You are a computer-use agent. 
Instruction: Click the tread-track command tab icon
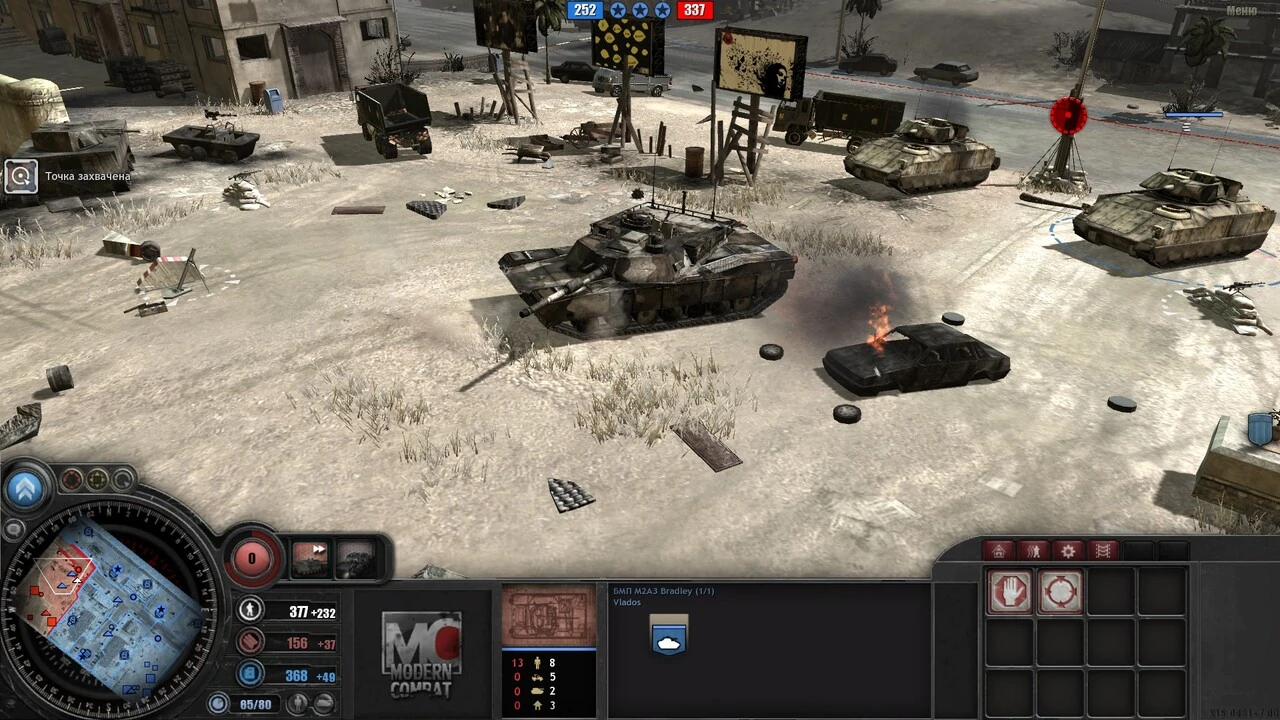1102,550
